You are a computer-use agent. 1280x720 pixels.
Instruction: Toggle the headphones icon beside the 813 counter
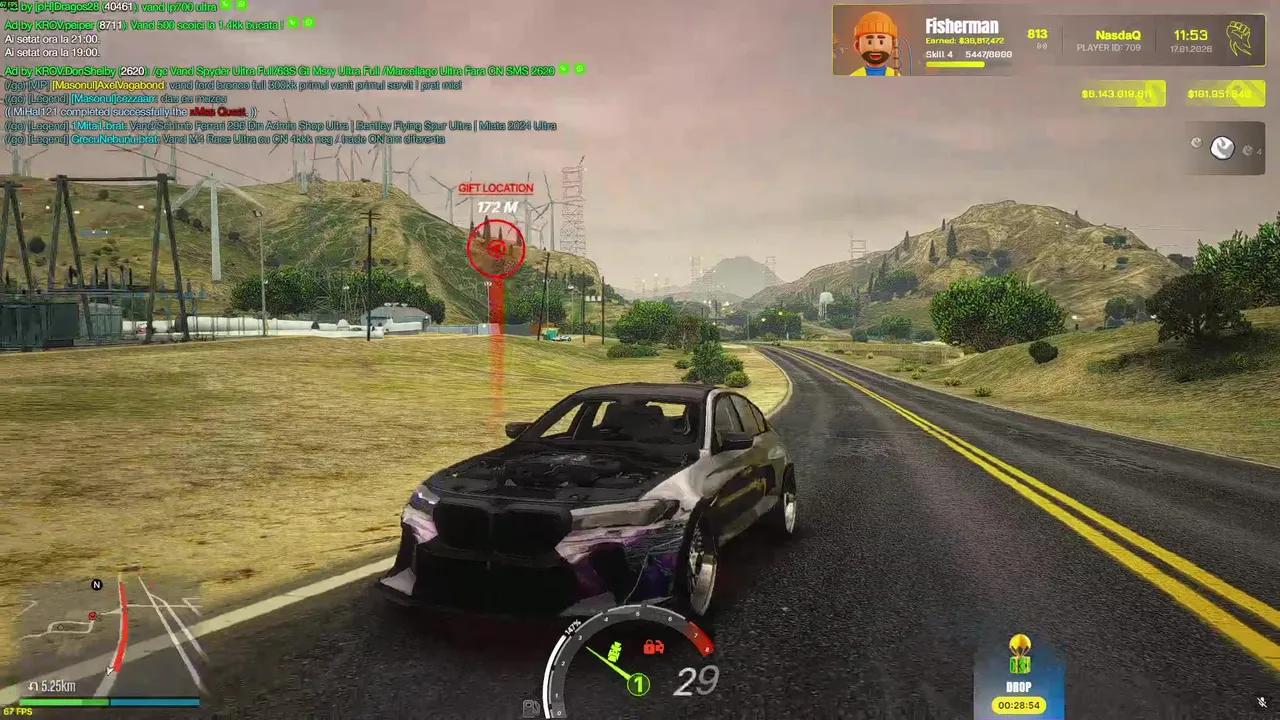click(1040, 45)
